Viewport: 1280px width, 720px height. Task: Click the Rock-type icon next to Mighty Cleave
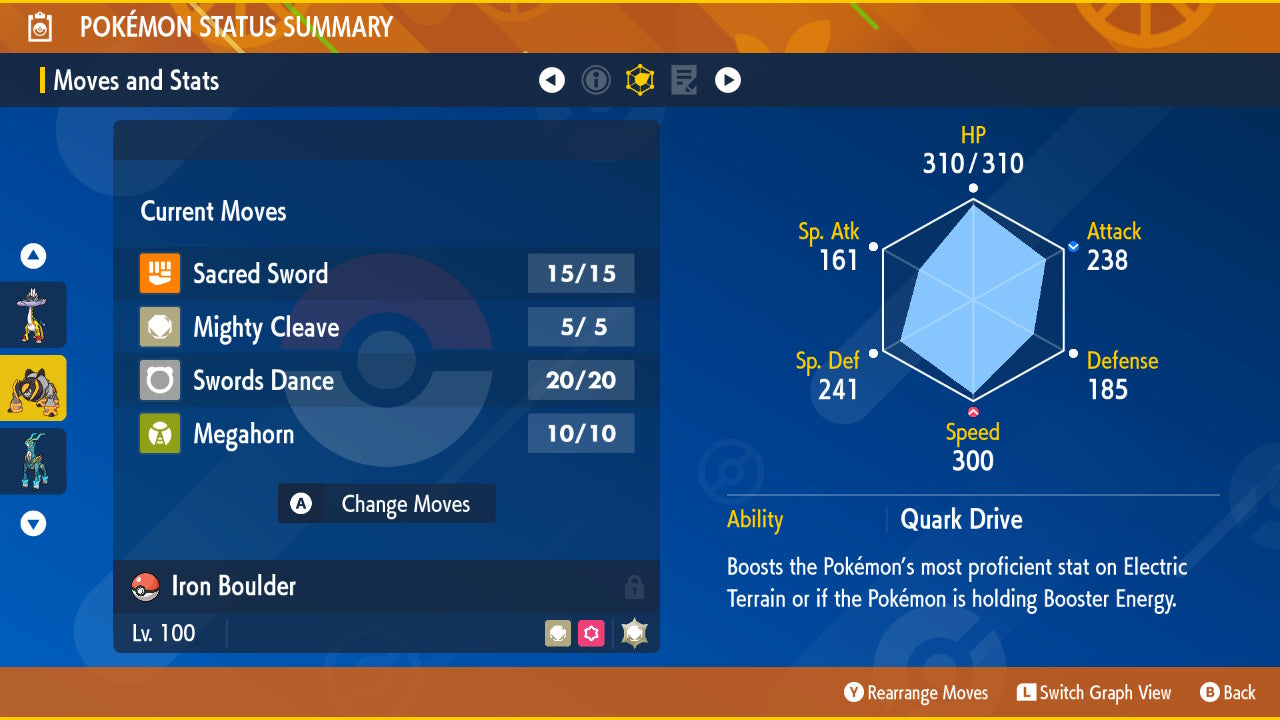click(160, 327)
